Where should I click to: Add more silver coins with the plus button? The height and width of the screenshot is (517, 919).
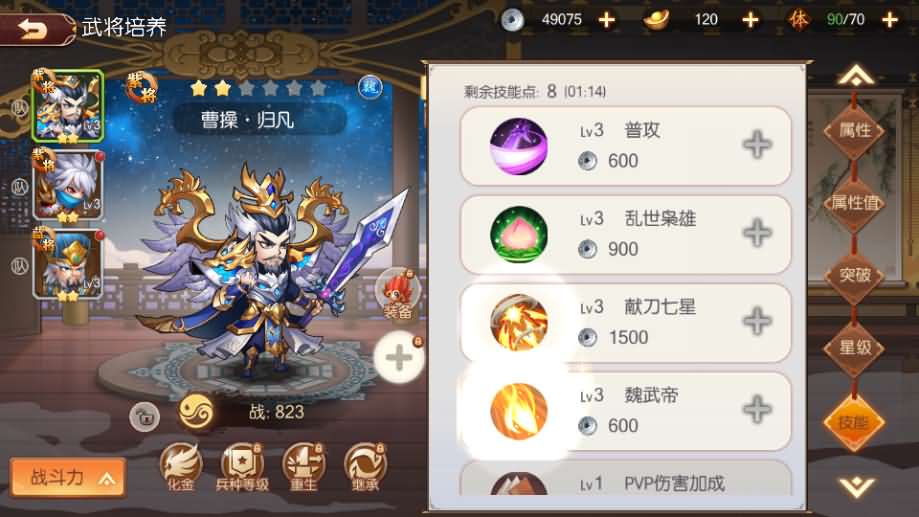tap(607, 19)
